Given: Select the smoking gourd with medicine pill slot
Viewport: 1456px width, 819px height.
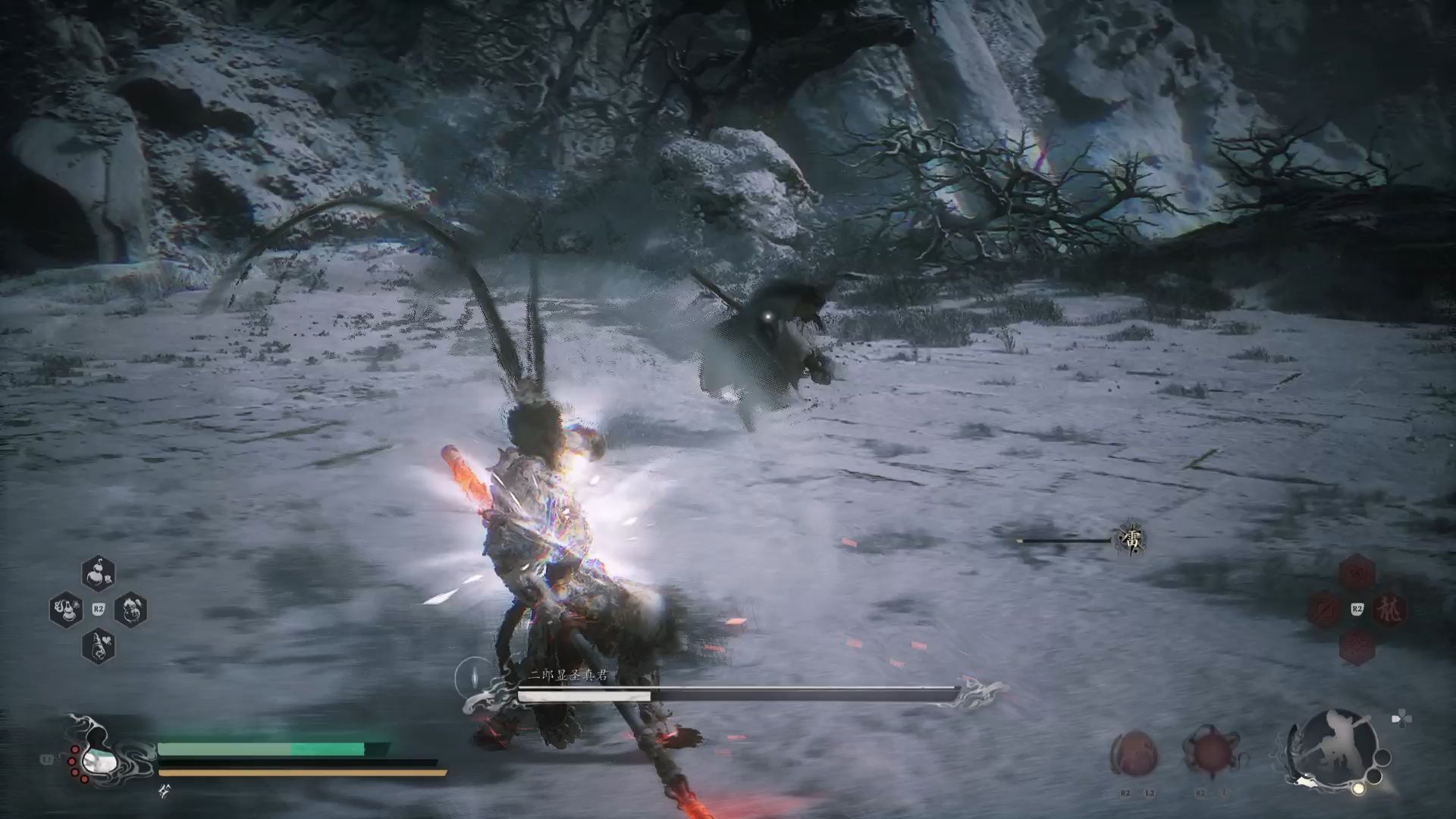Looking at the screenshot, I should coord(65,610).
